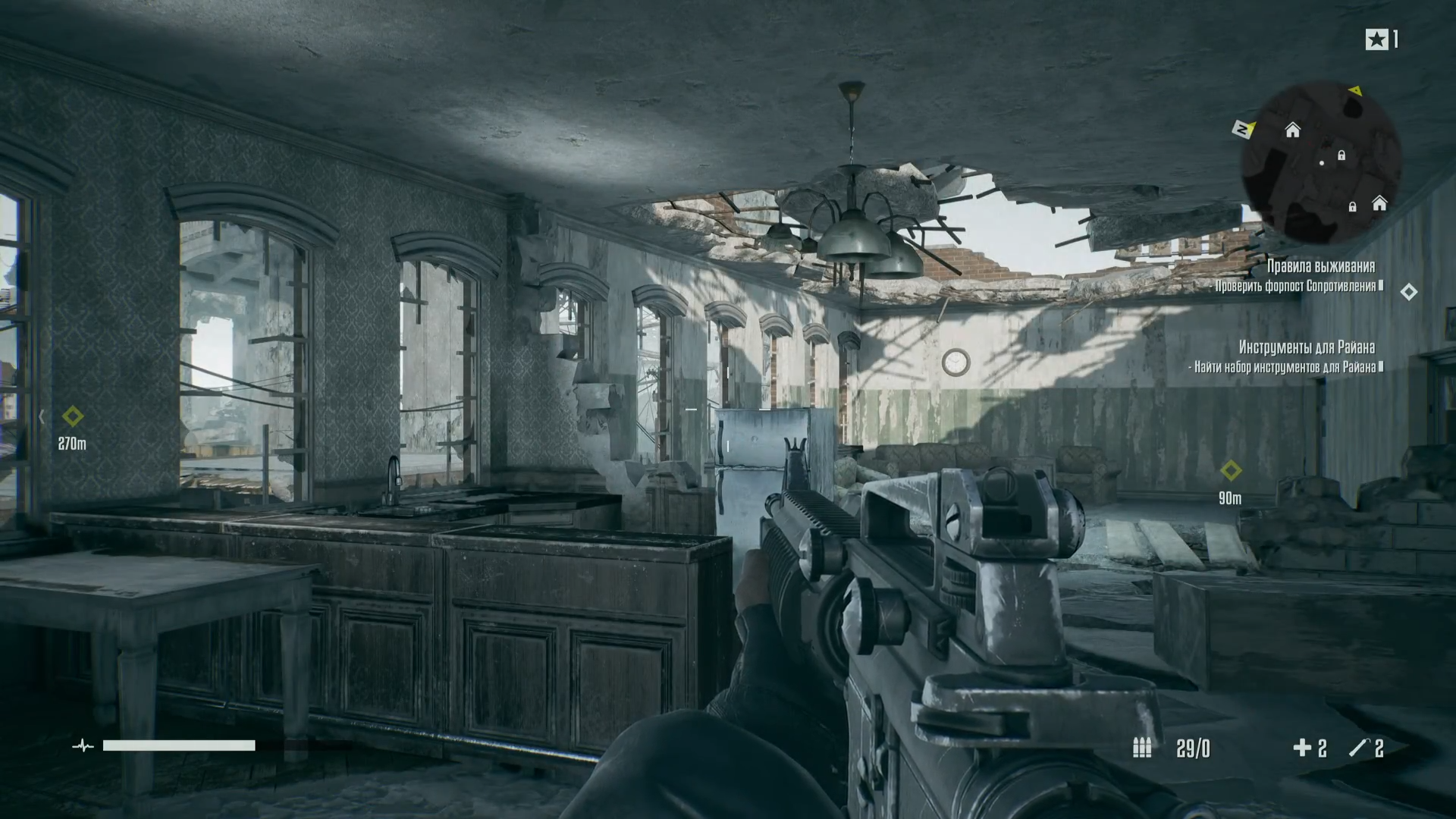Select the Правила выживания quest title
Viewport: 1456px width, 819px height.
coord(1319,266)
